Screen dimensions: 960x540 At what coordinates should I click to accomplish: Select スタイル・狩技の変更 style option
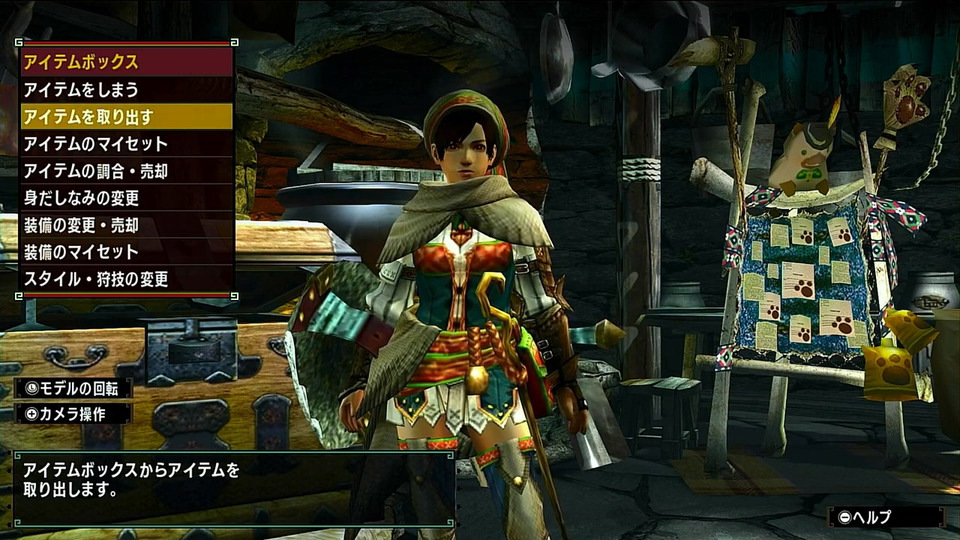point(126,279)
